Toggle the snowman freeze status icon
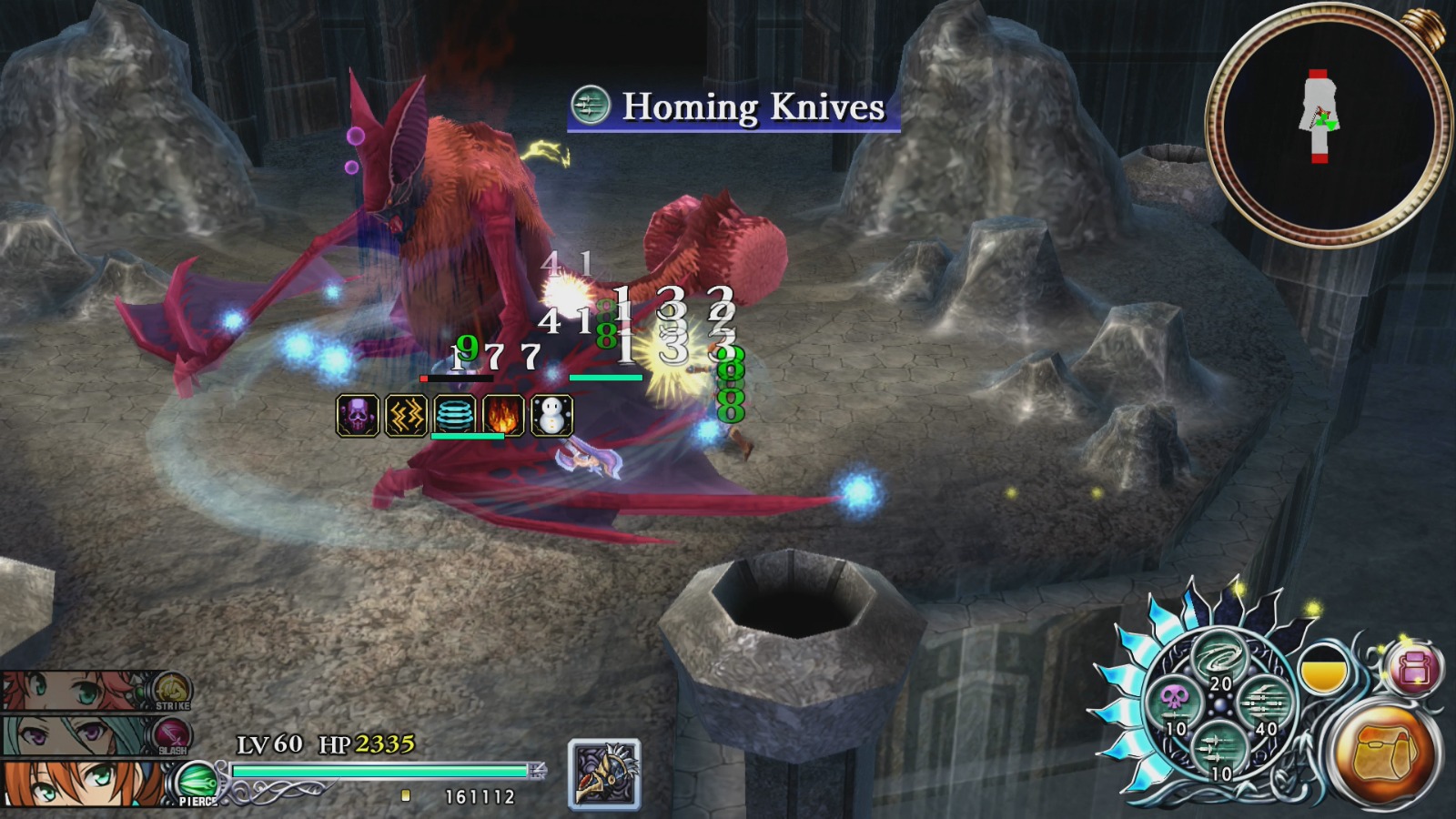 coord(551,414)
